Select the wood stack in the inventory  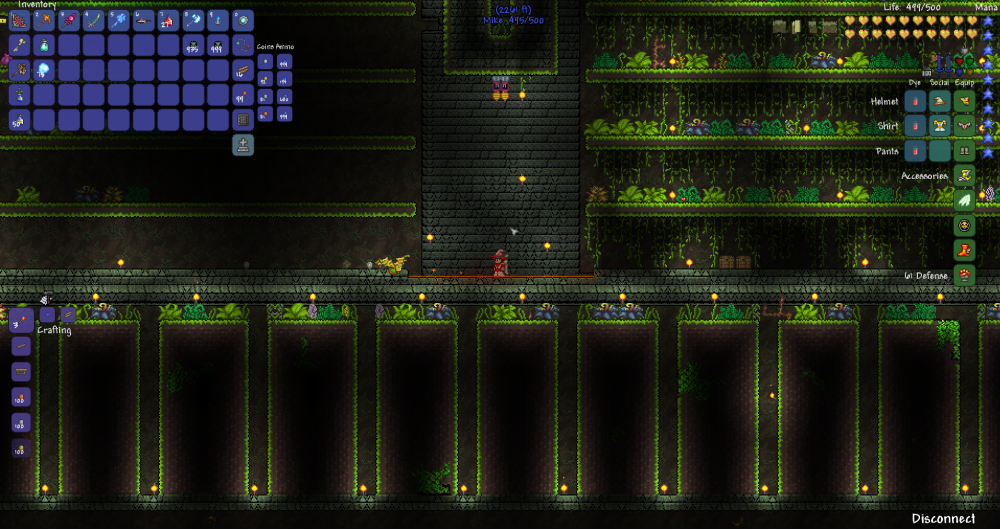point(243,70)
